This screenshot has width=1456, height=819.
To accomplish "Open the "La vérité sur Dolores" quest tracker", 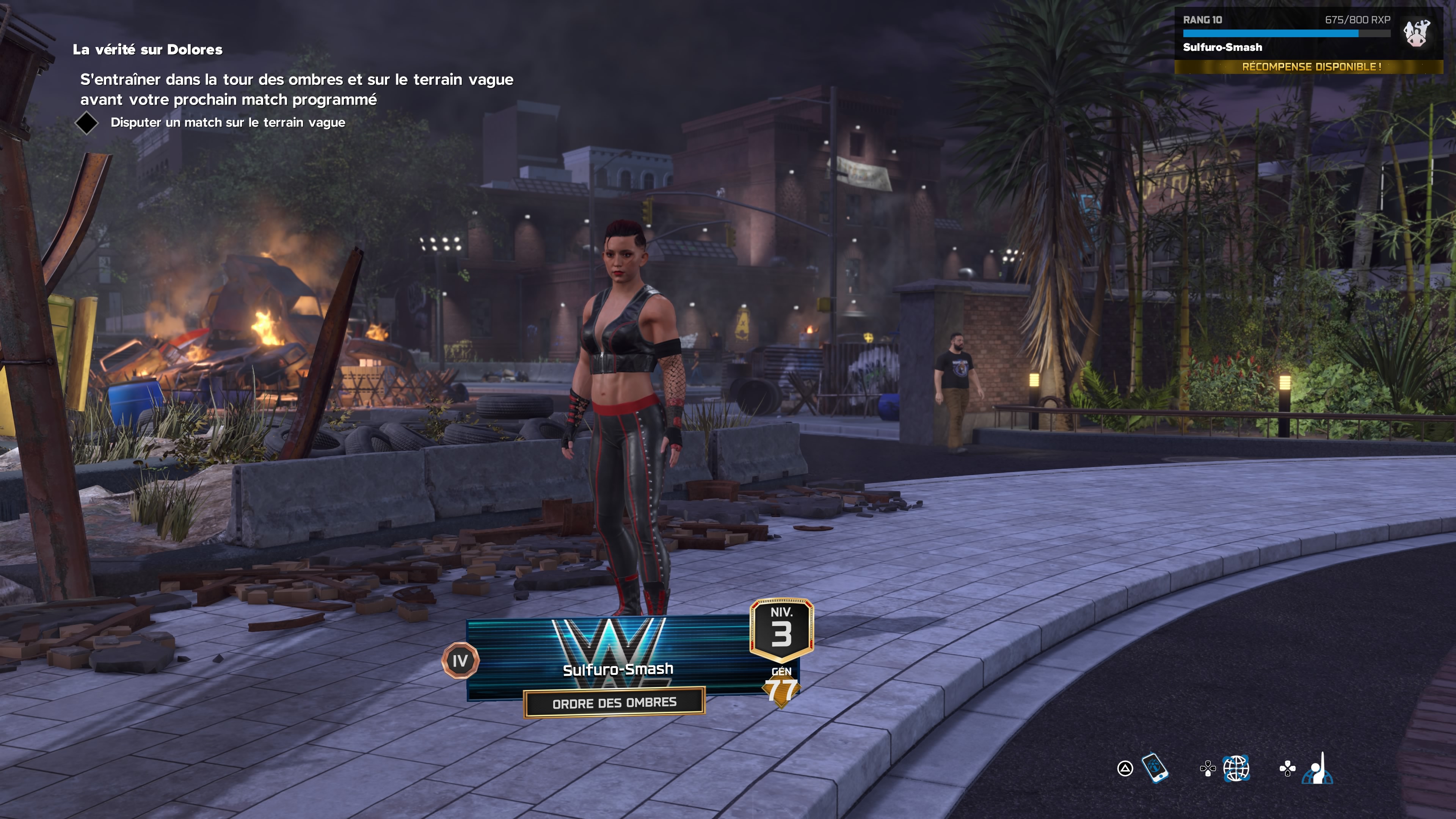I will point(147,50).
